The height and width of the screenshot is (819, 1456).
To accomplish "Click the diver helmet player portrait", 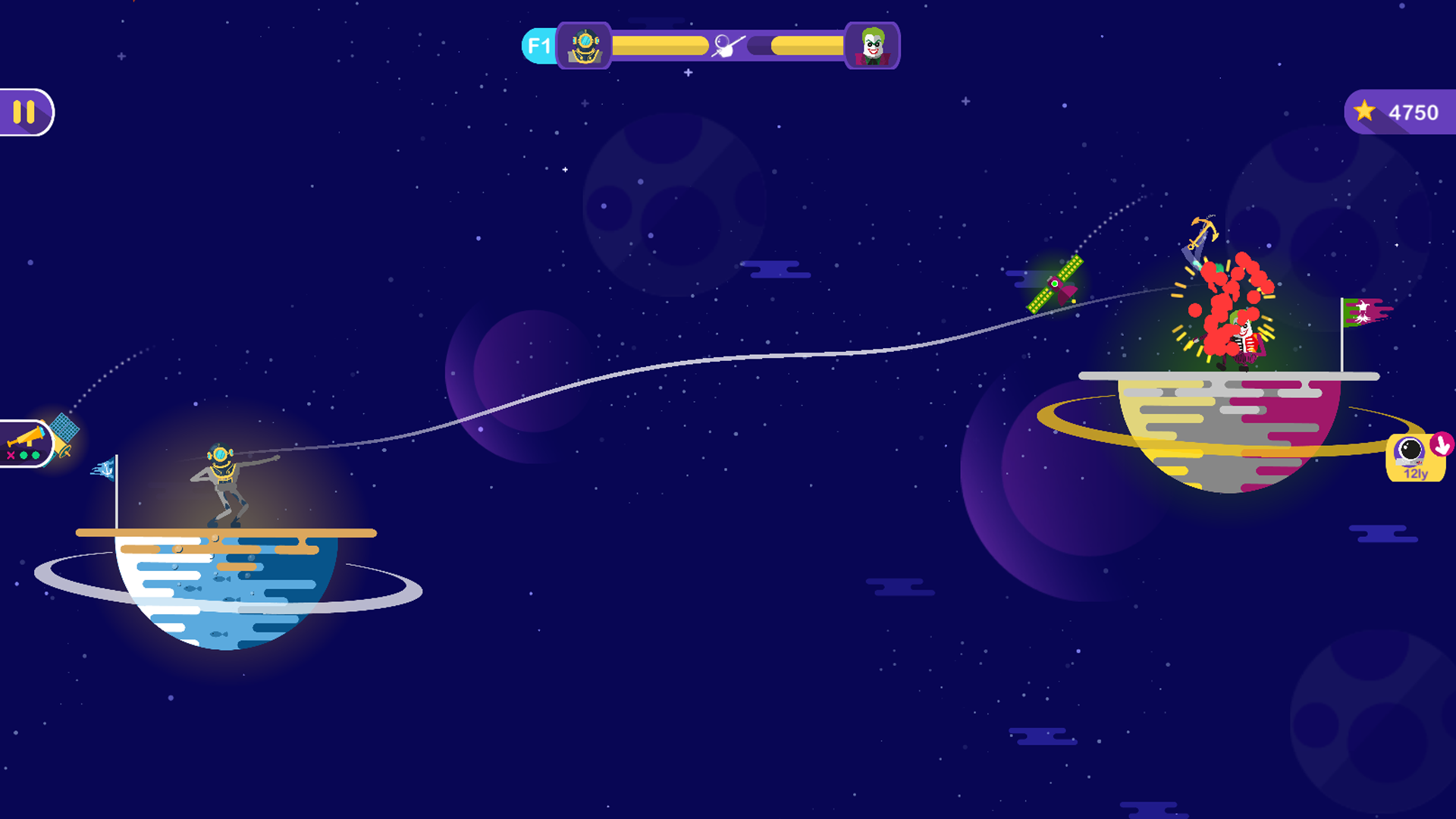I will (x=584, y=46).
